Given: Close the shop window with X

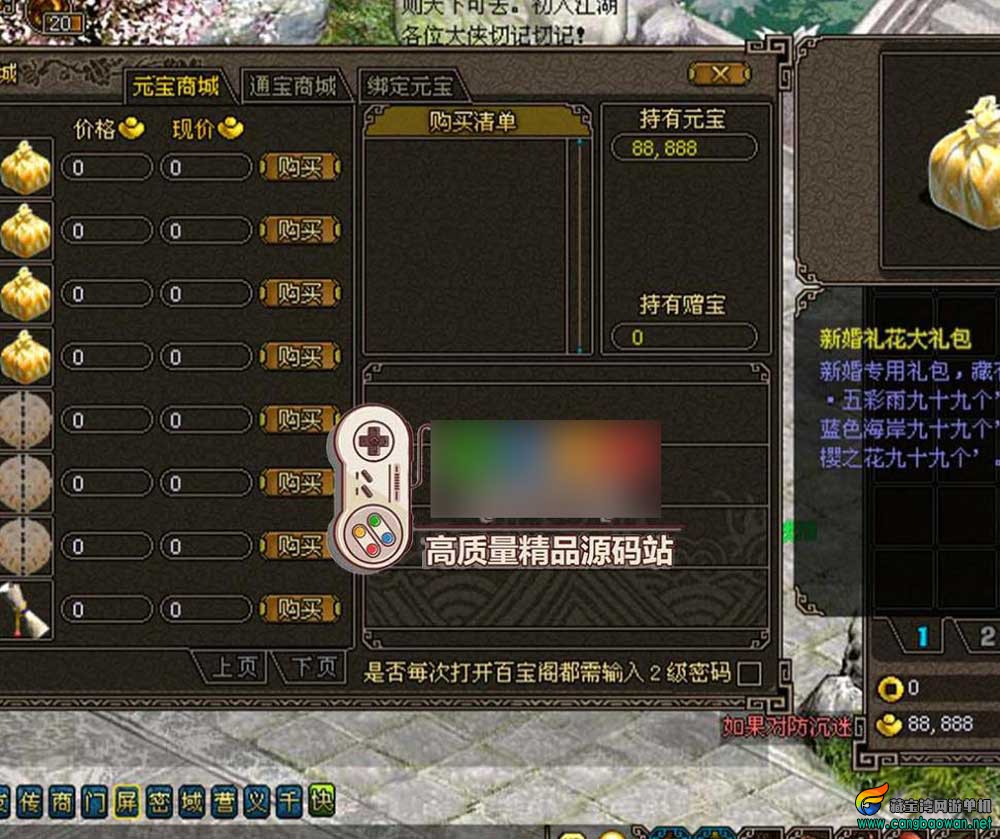Looking at the screenshot, I should (718, 74).
